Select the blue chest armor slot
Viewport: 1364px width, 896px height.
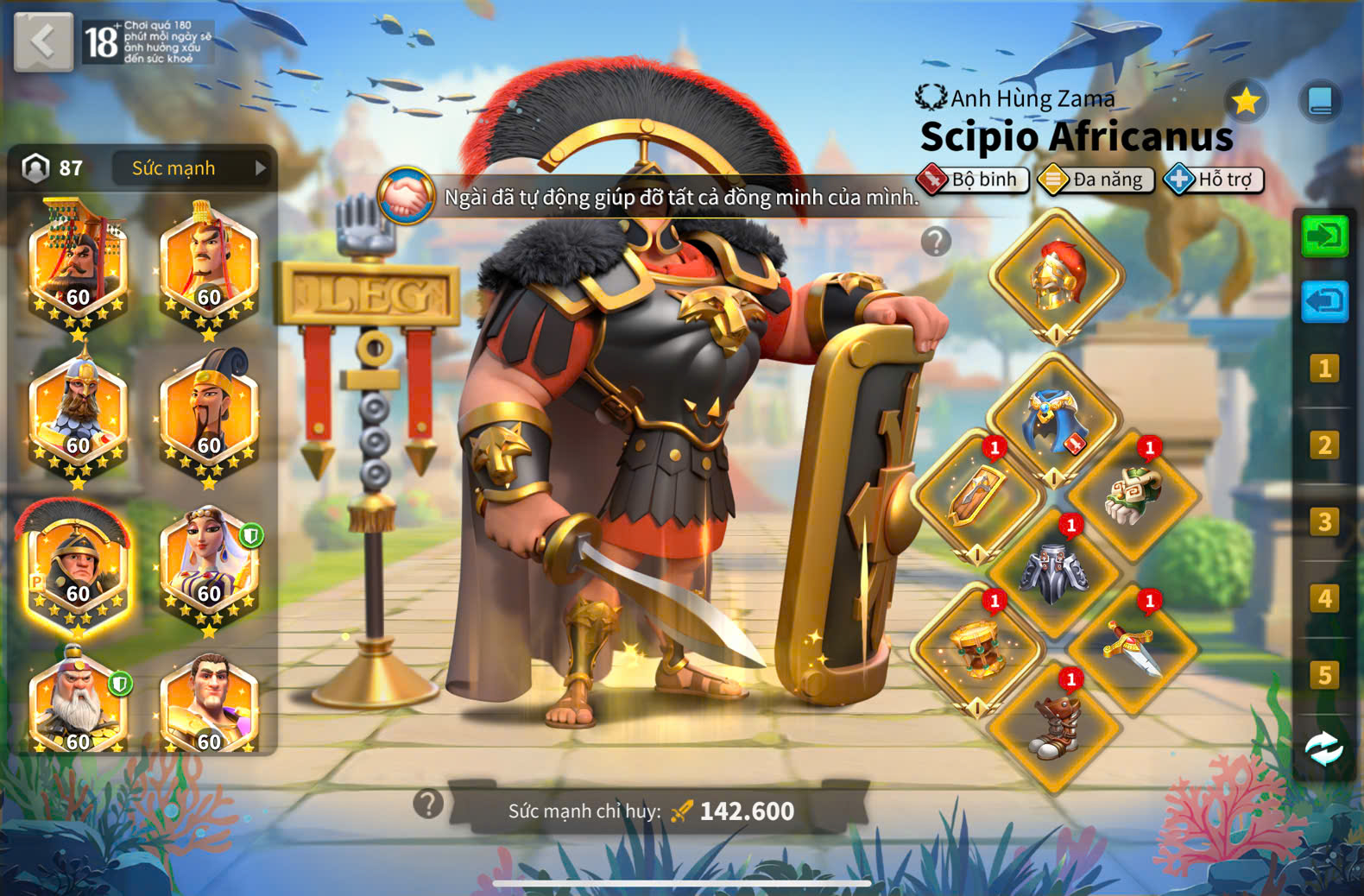(1054, 420)
